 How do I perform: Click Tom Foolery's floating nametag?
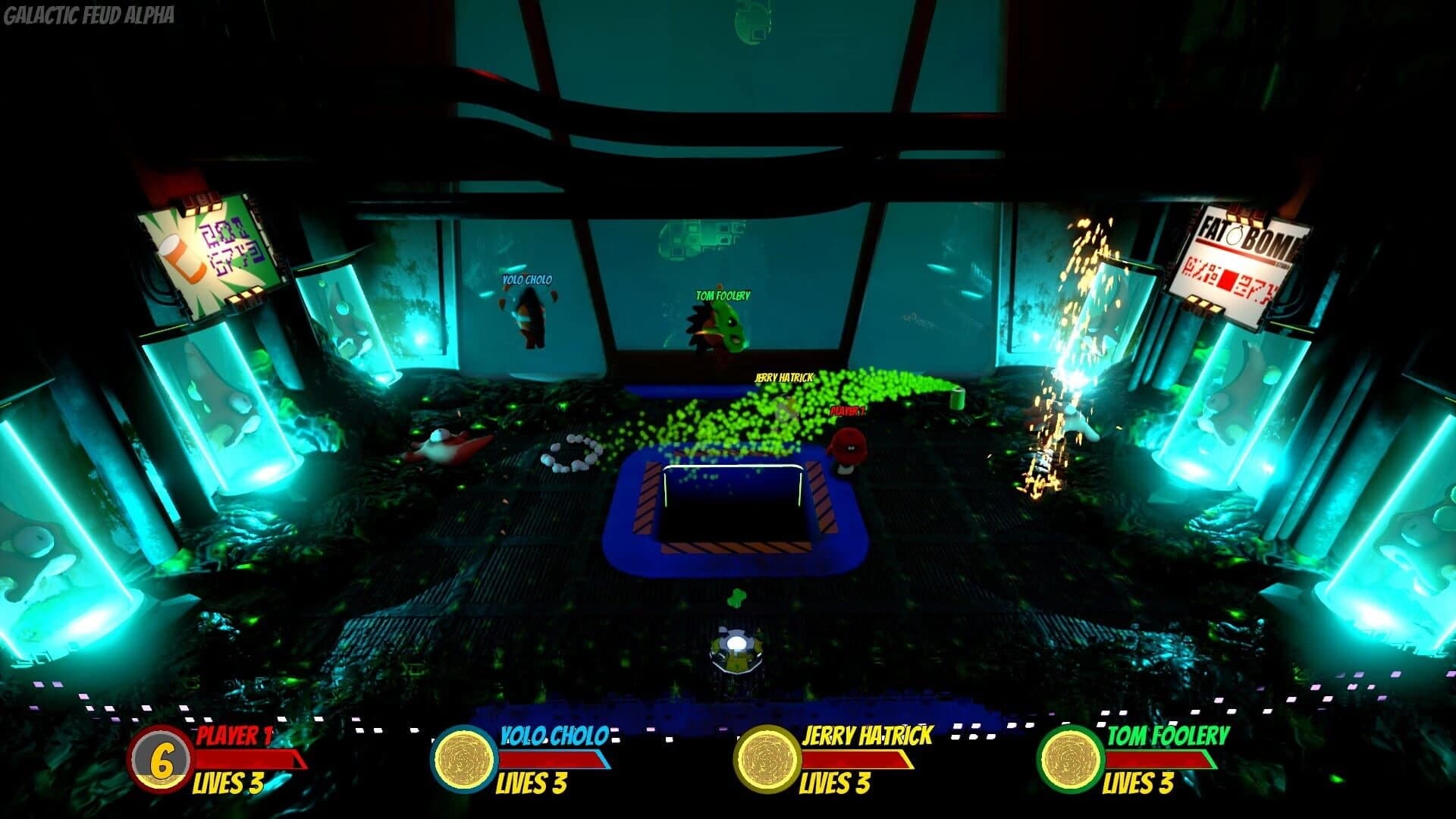[x=721, y=295]
